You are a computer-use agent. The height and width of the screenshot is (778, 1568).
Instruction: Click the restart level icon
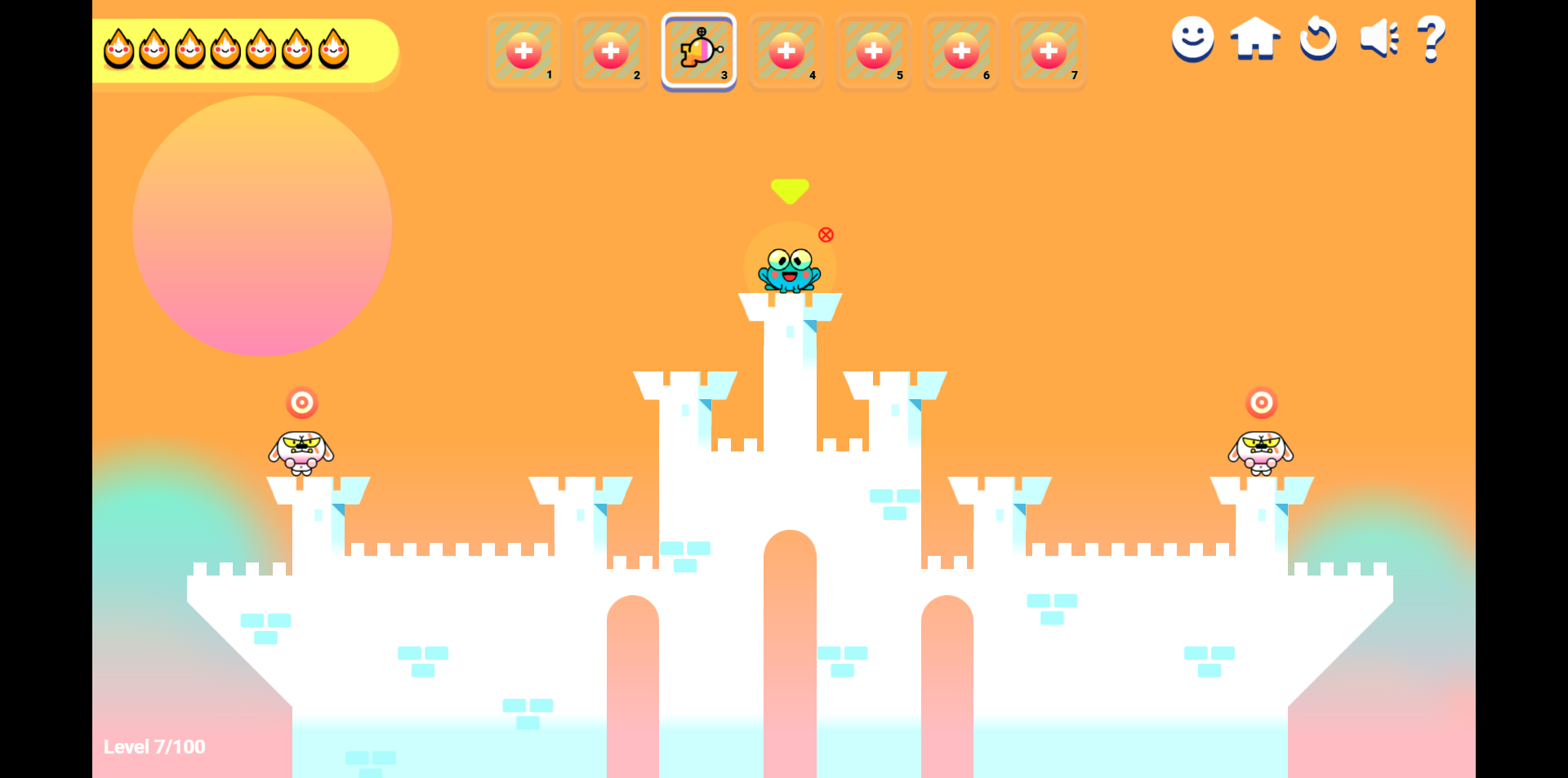[x=1317, y=38]
